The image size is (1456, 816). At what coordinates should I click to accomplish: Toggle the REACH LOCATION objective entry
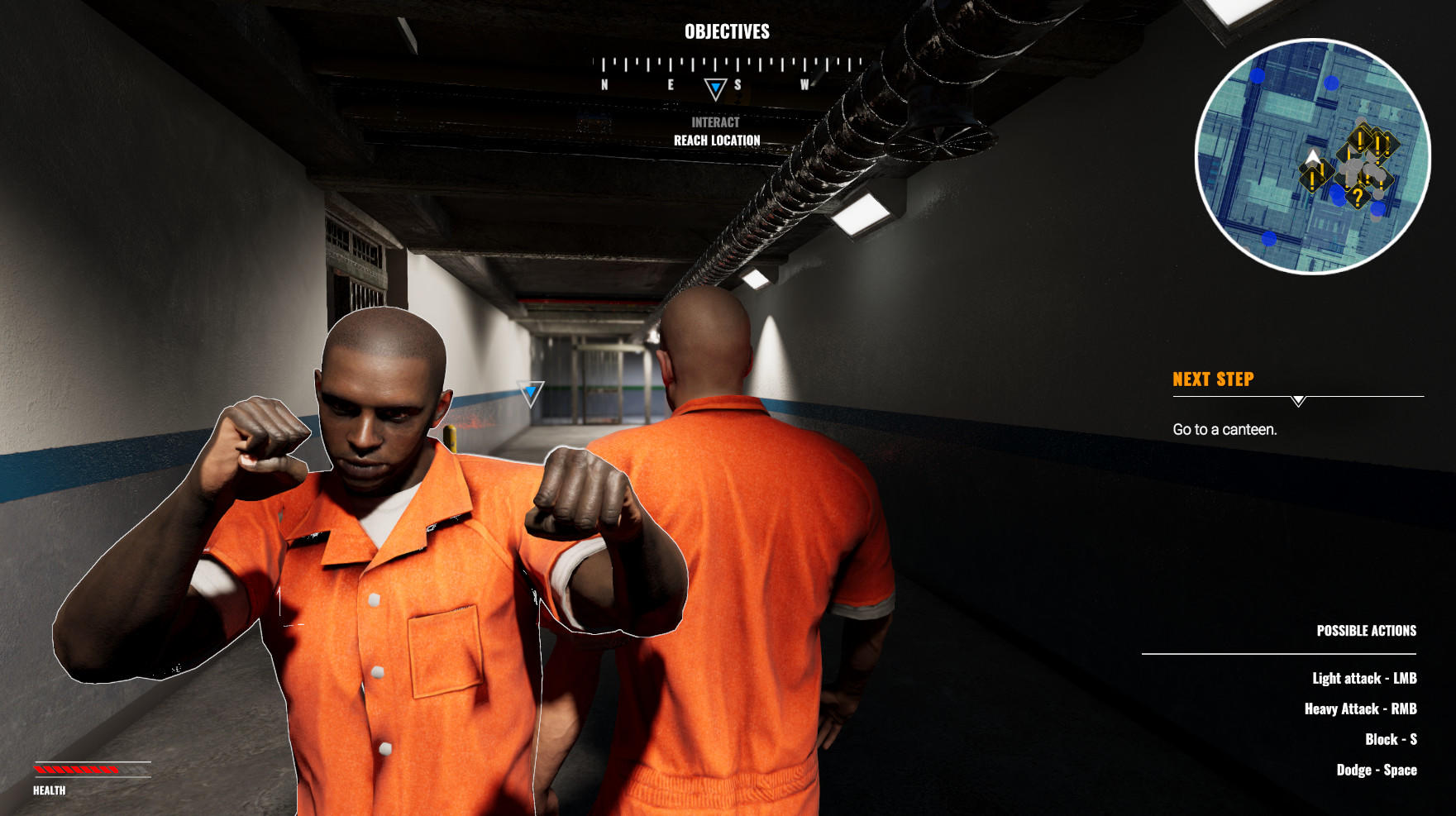coord(717,141)
